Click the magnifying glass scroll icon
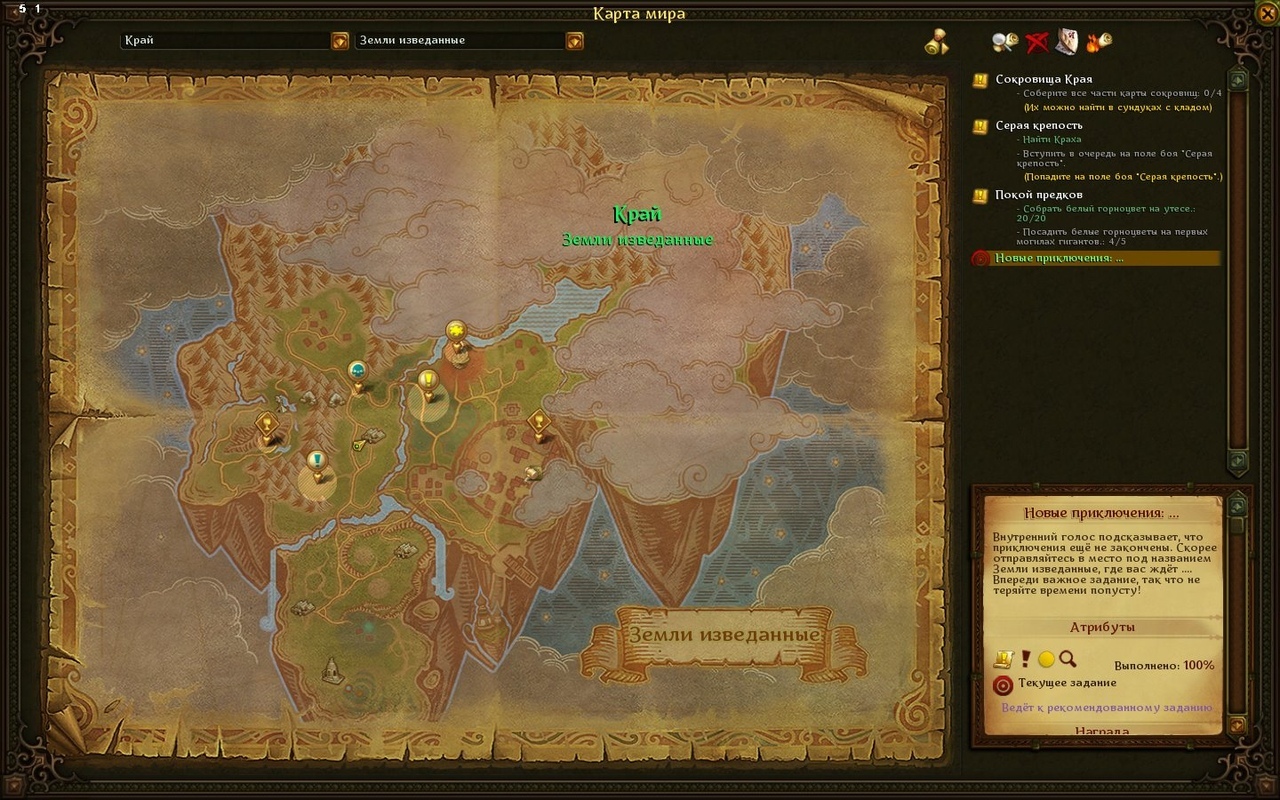This screenshot has width=1280, height=800. point(1004,42)
